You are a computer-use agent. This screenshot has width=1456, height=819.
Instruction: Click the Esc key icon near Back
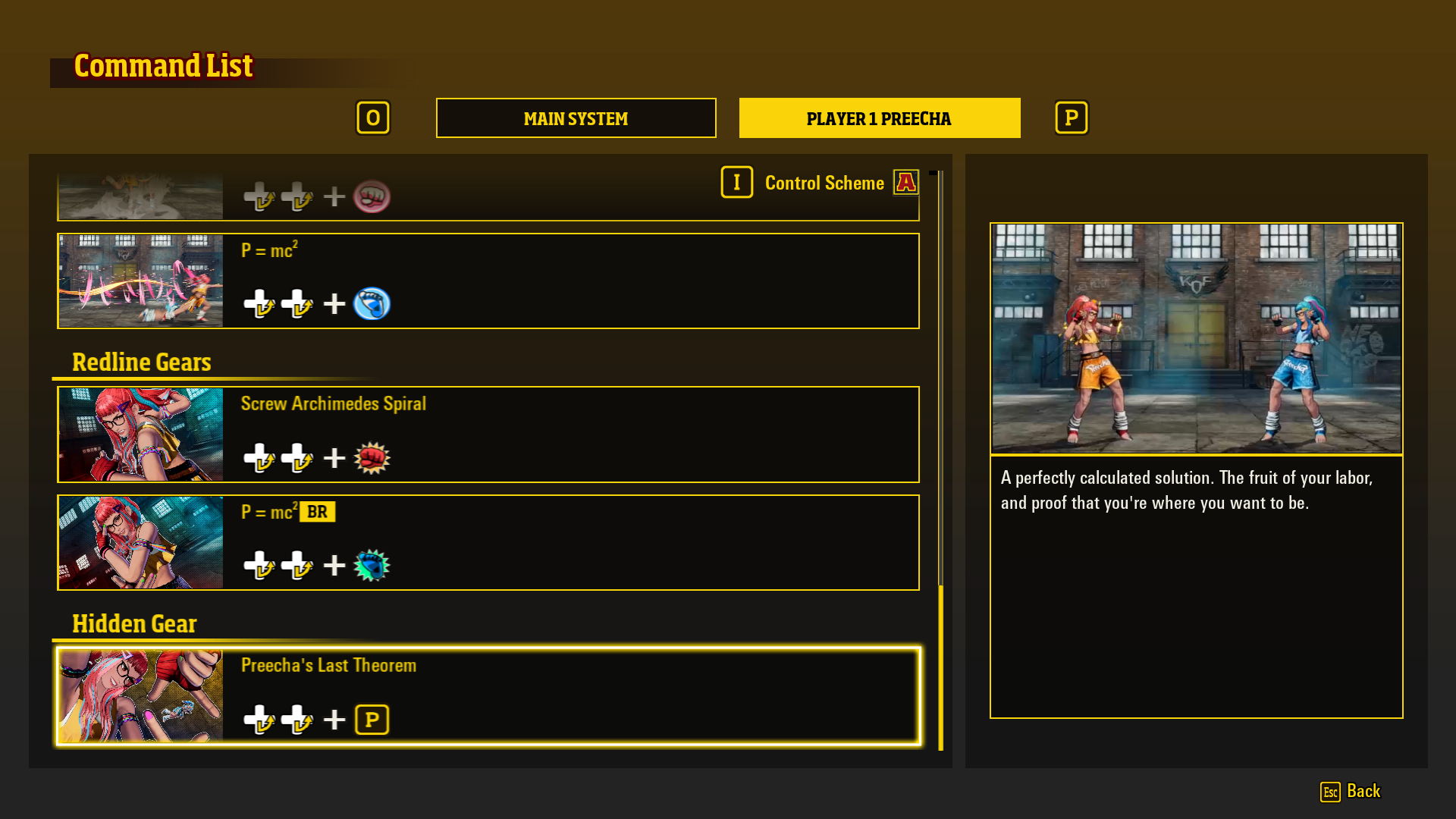pos(1329,792)
